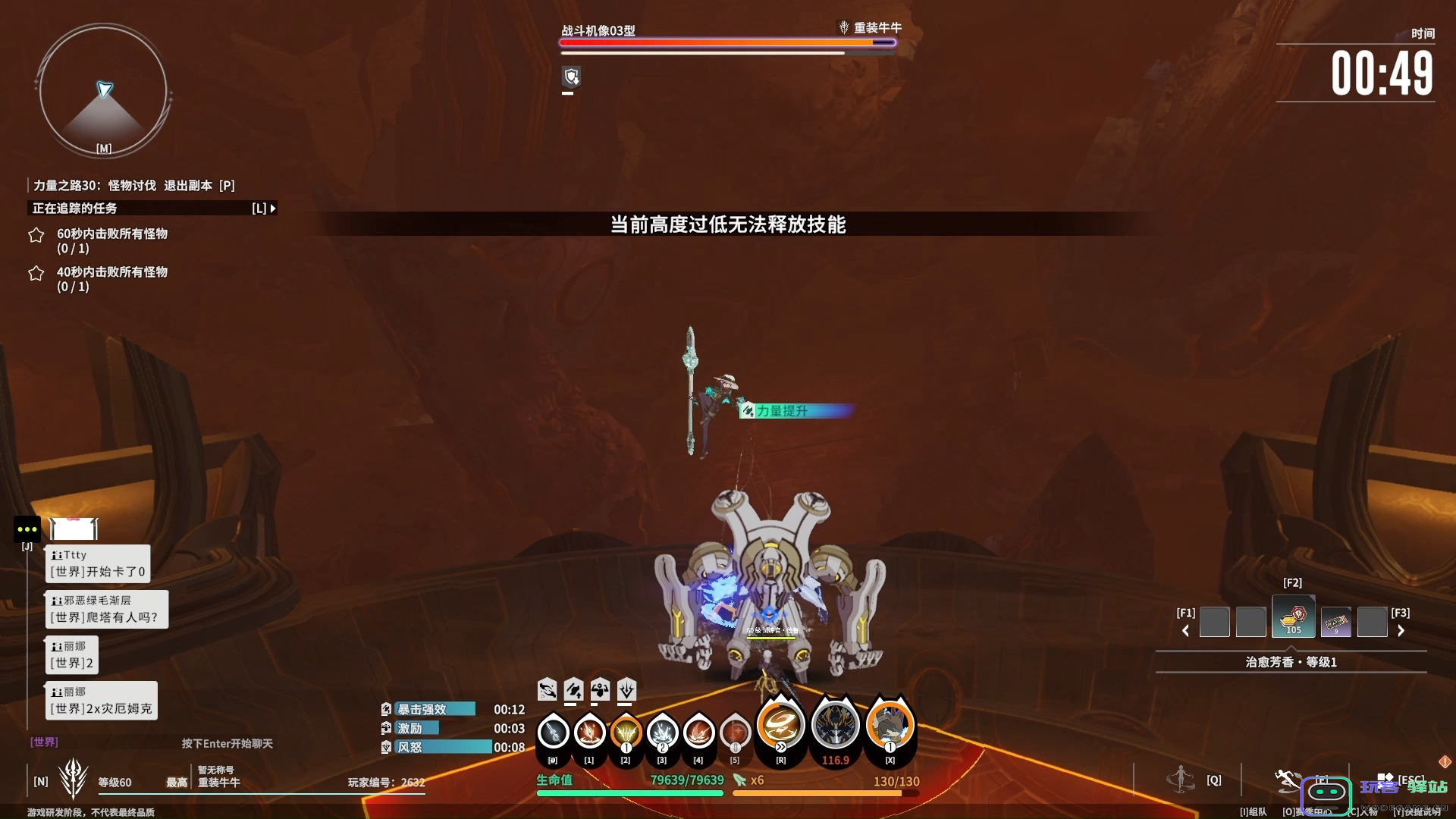Select the ticket item next to F2 slot

(1336, 620)
